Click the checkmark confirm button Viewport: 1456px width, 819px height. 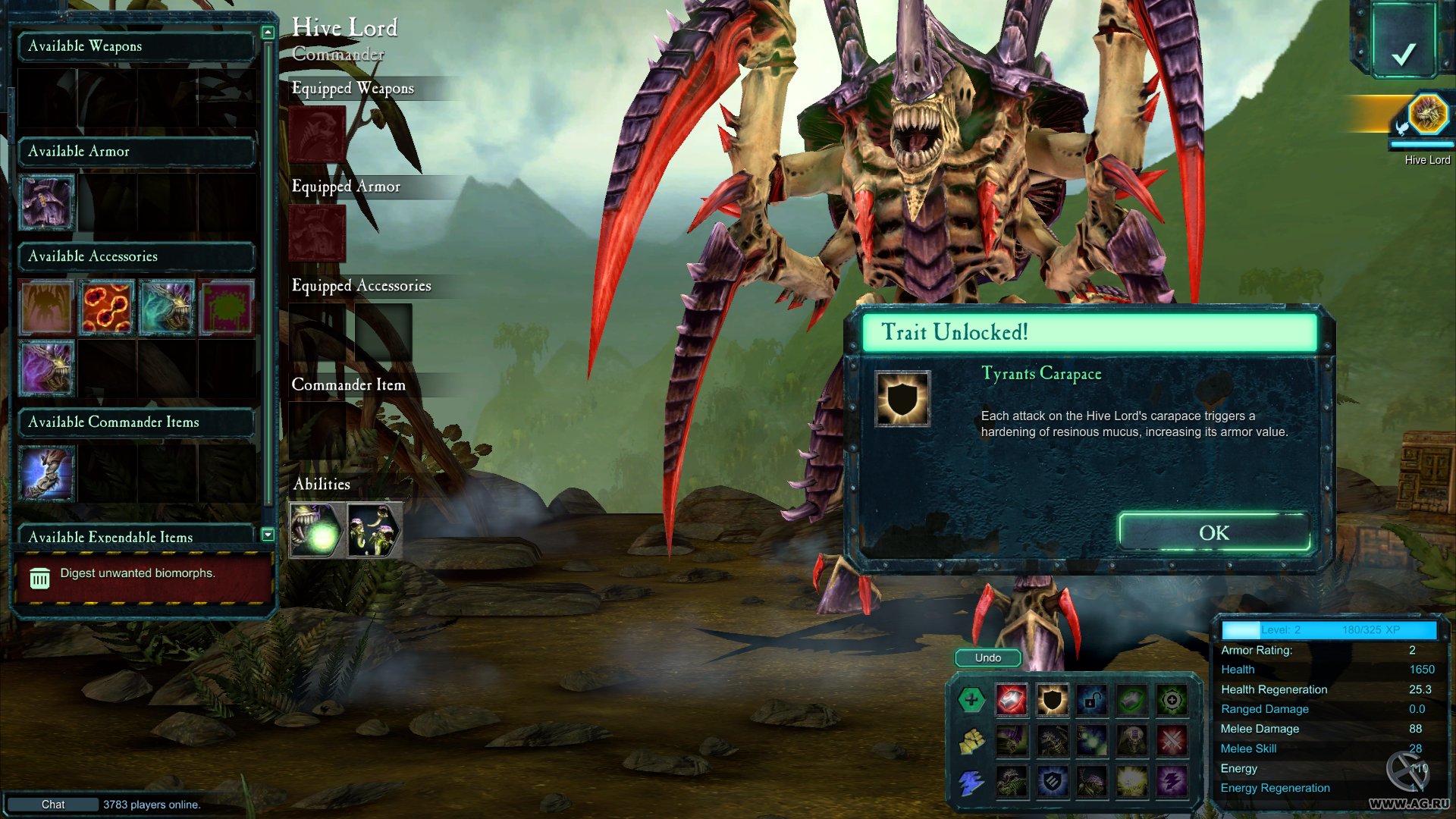(x=1403, y=53)
